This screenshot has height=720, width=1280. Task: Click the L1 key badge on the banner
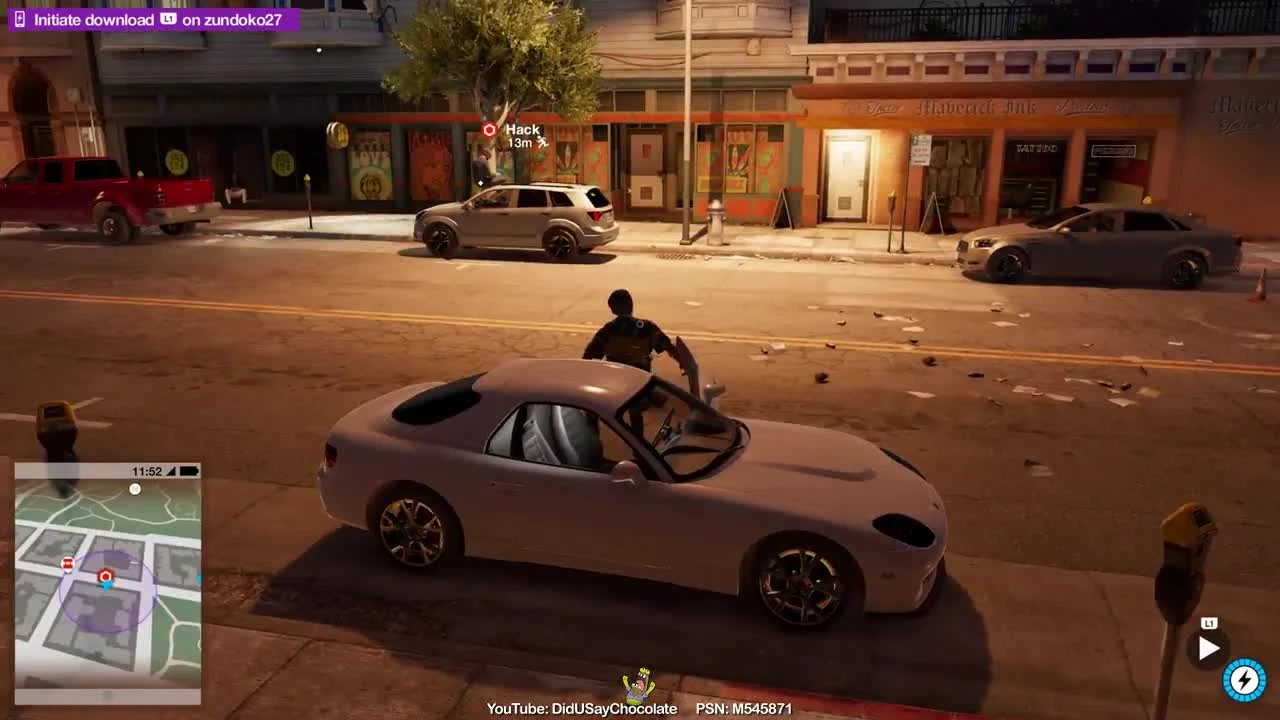click(x=169, y=18)
